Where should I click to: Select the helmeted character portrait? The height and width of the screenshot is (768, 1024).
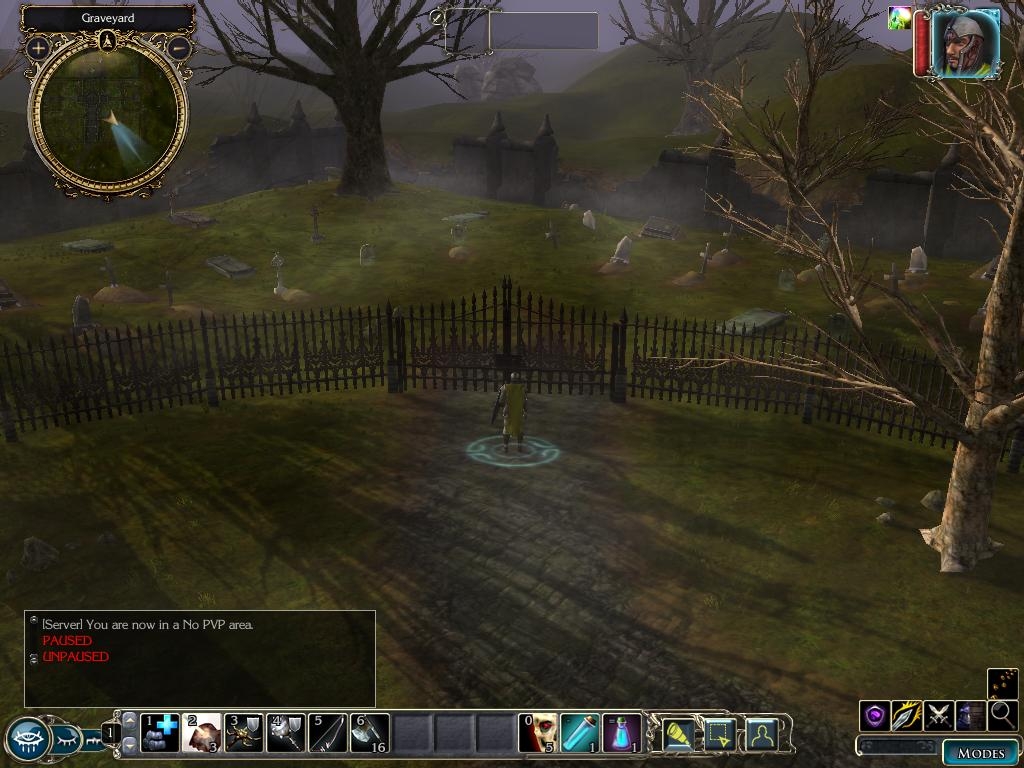click(x=965, y=43)
